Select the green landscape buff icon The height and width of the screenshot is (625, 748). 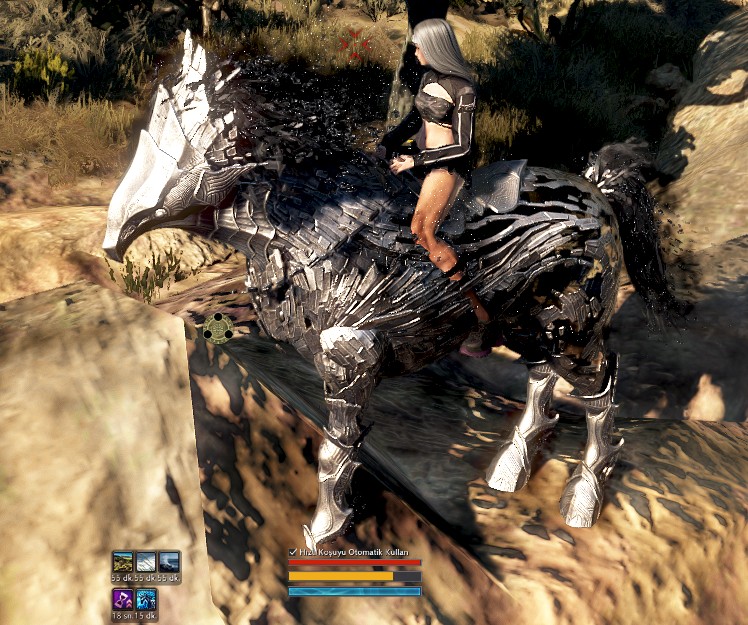[123, 562]
